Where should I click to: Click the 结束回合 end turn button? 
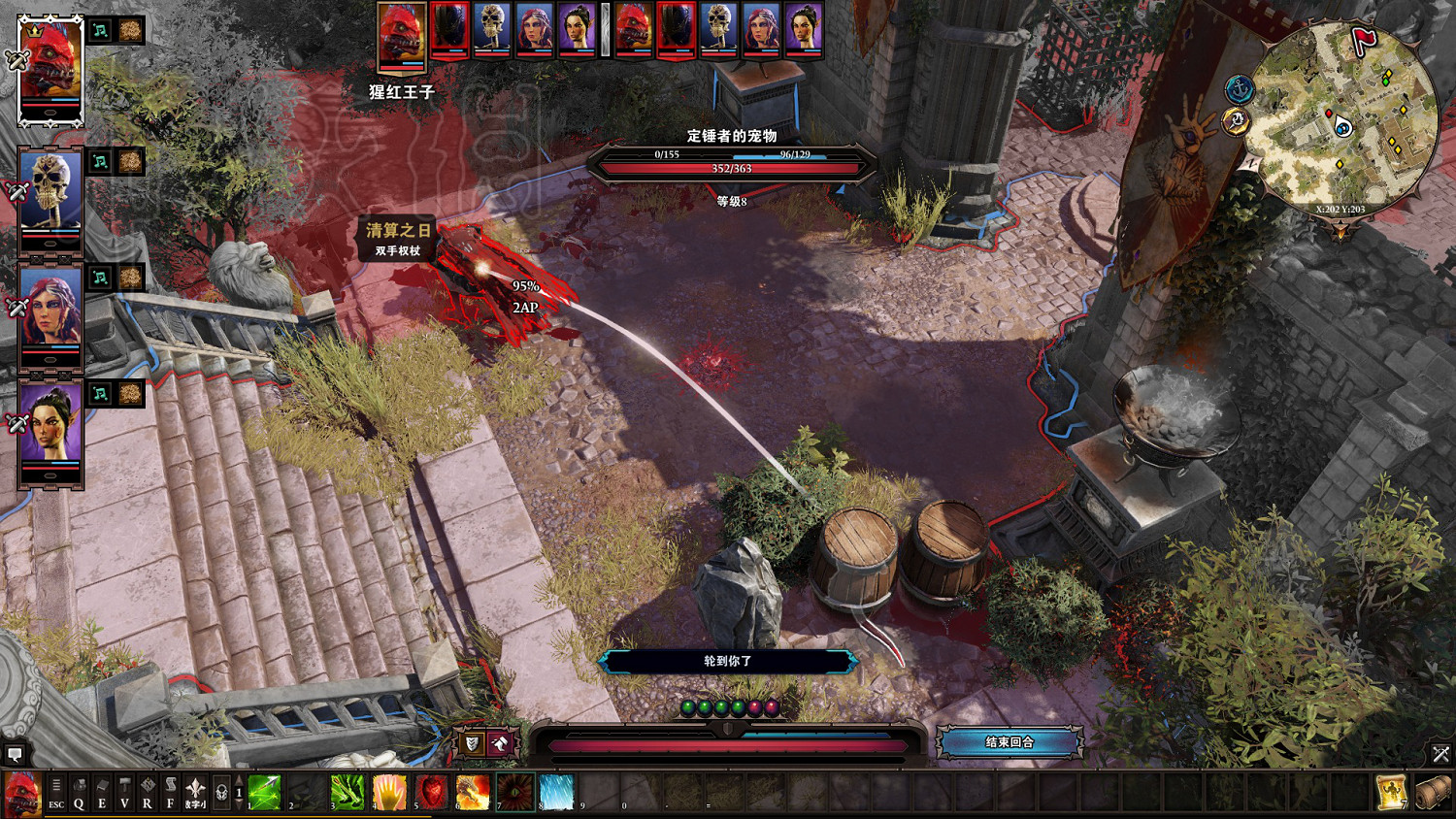coord(1009,742)
